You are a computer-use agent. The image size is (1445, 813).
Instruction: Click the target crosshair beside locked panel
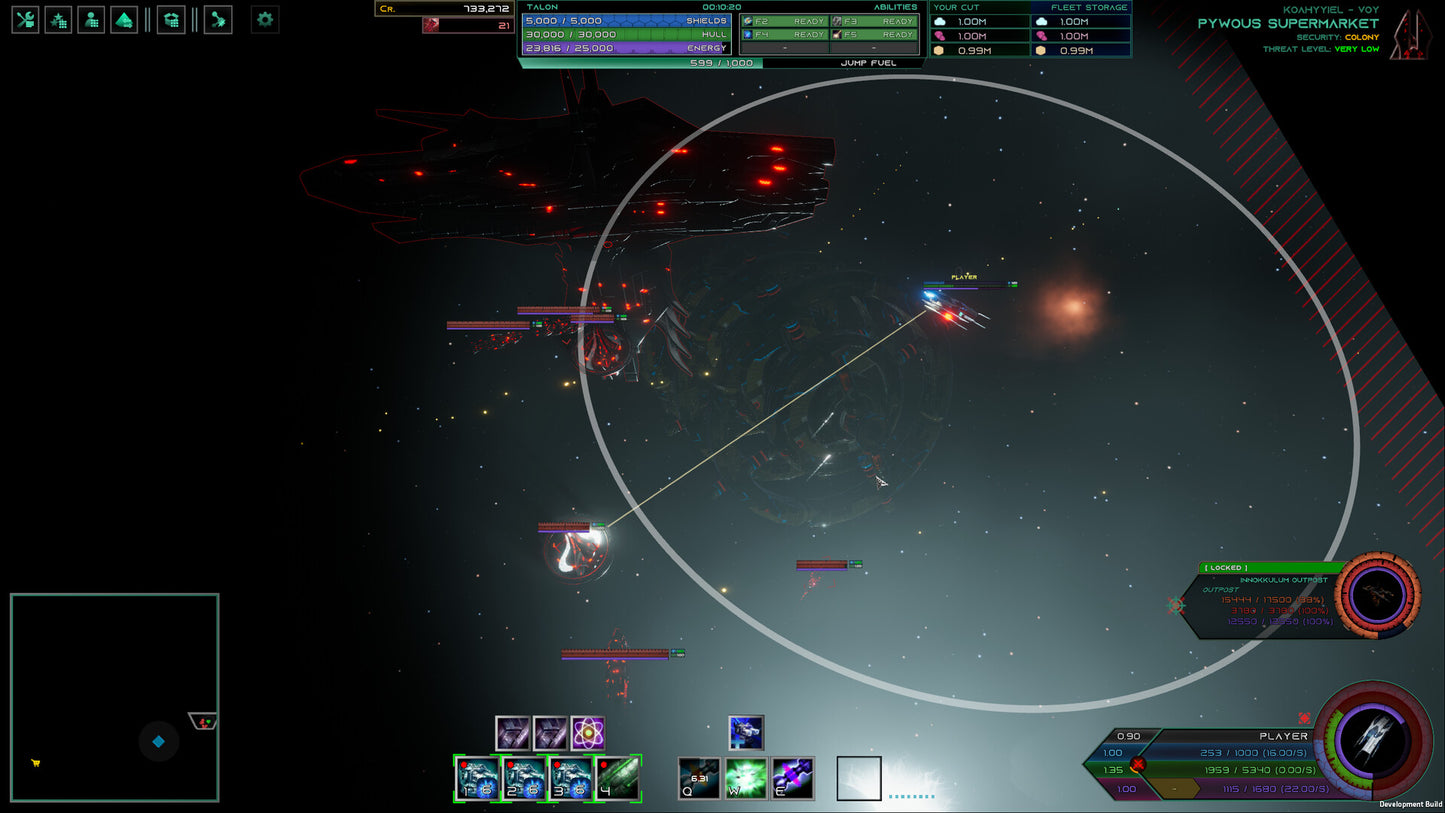coord(1176,605)
